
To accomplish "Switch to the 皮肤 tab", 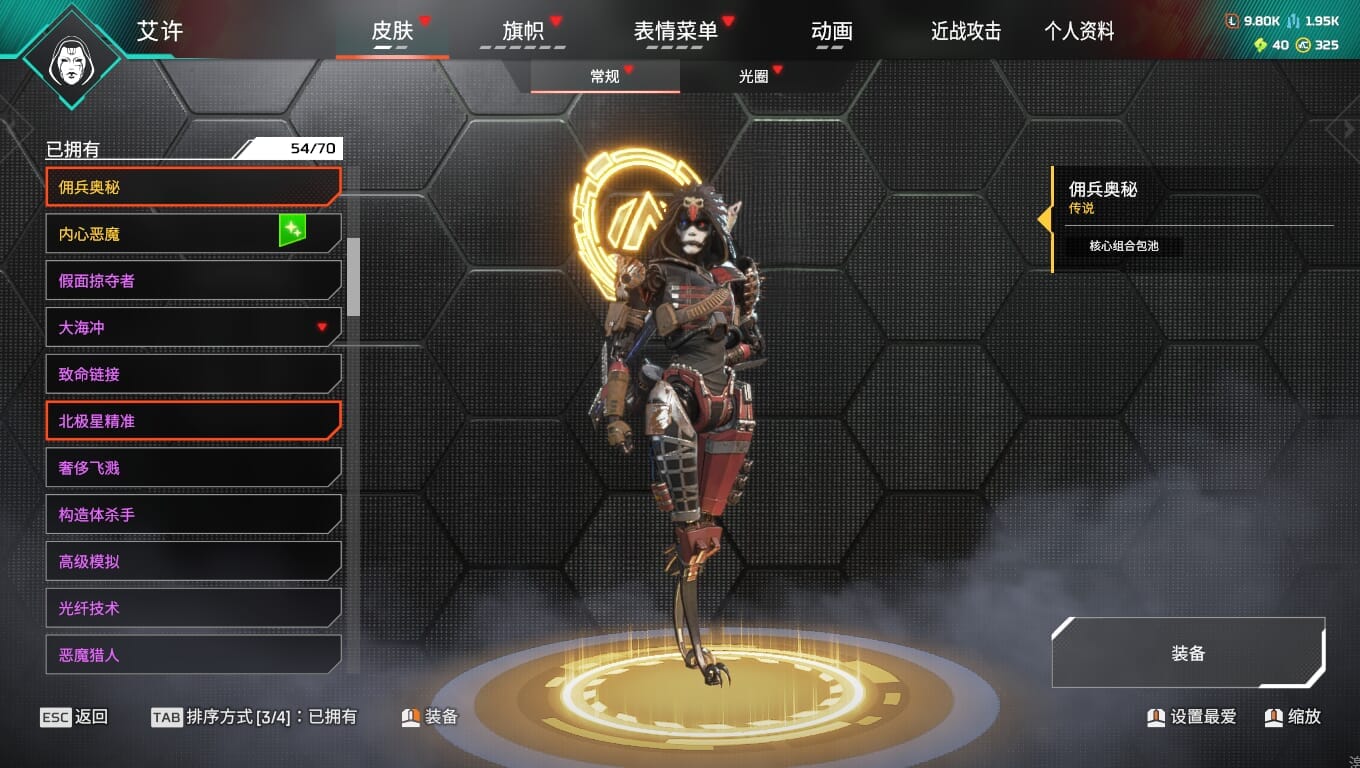I will coord(392,31).
